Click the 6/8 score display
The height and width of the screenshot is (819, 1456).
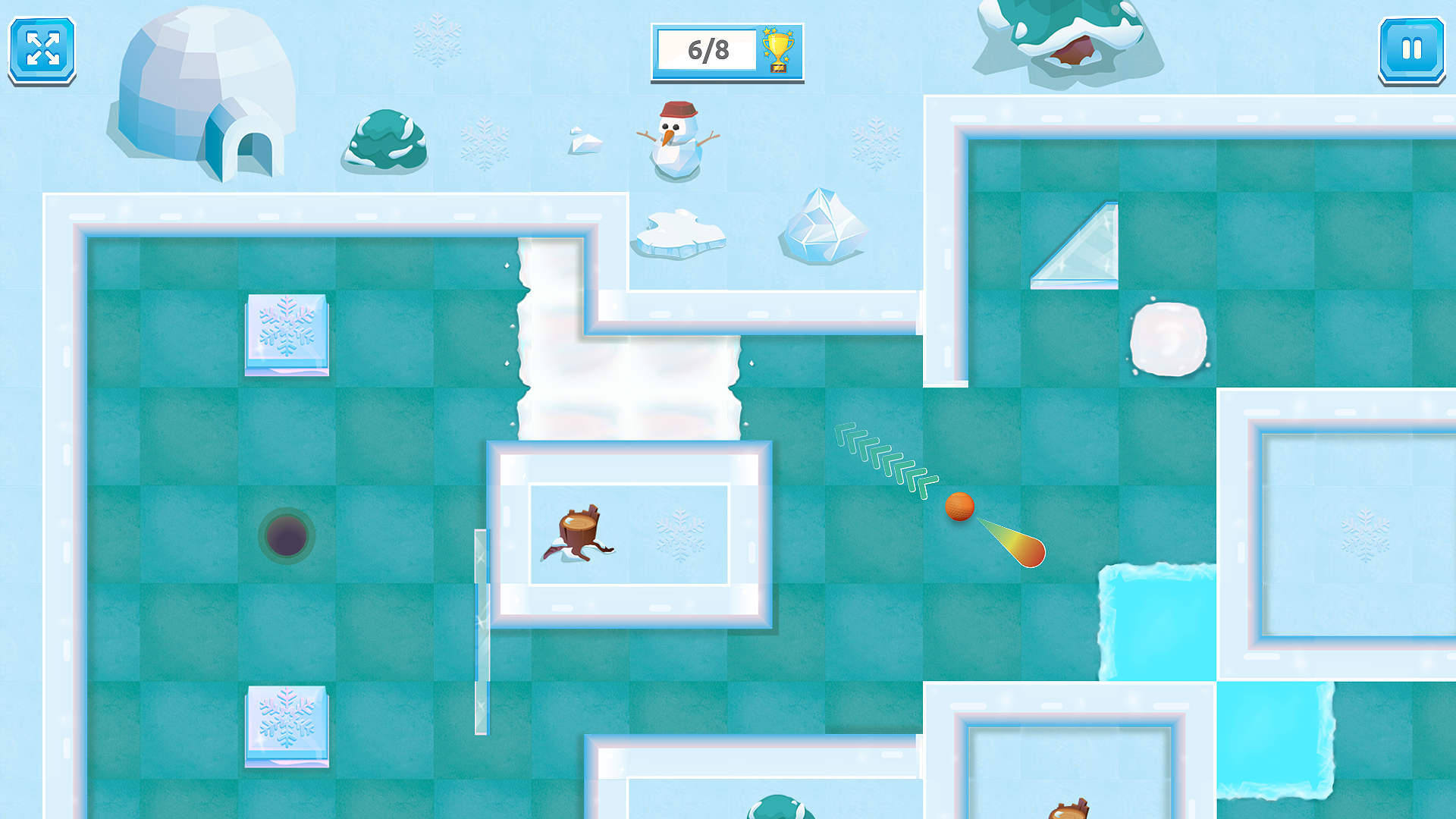[x=708, y=50]
